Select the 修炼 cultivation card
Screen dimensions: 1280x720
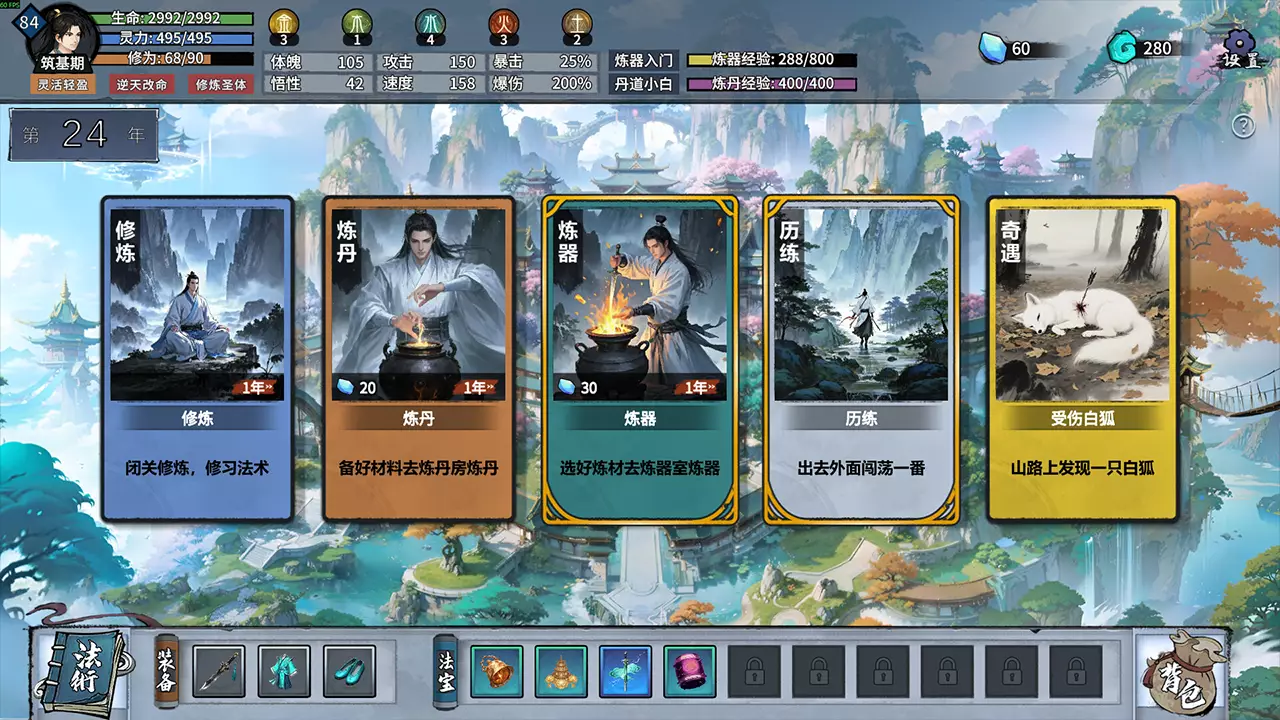point(196,356)
